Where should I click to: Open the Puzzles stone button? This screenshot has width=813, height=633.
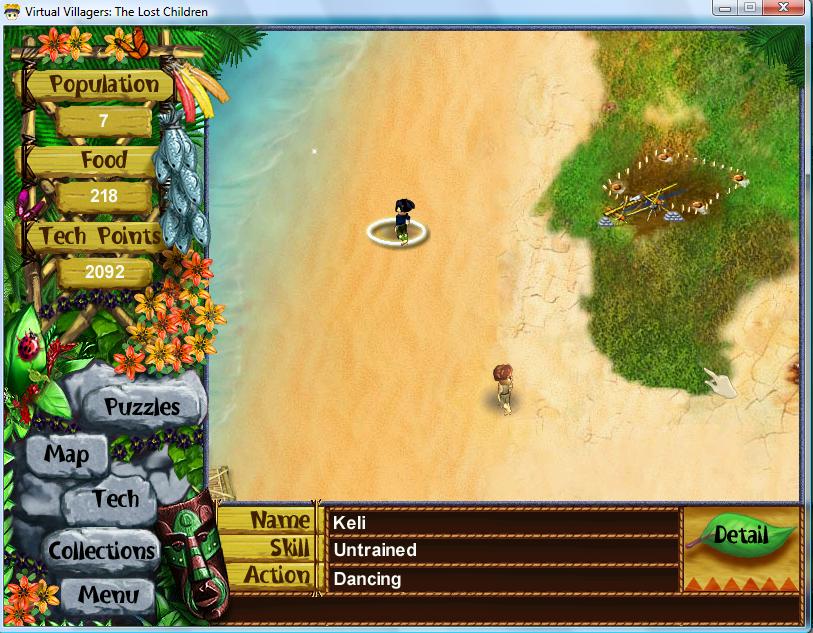pyautogui.click(x=142, y=407)
